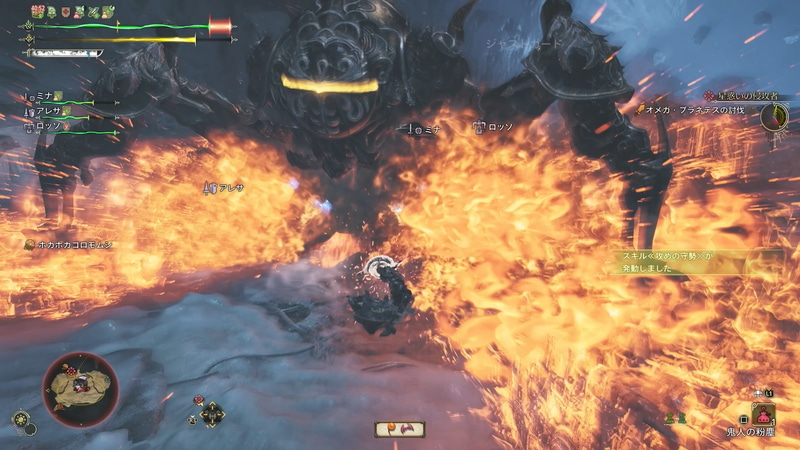Click the bottom-center mantle status panel

tap(400, 429)
